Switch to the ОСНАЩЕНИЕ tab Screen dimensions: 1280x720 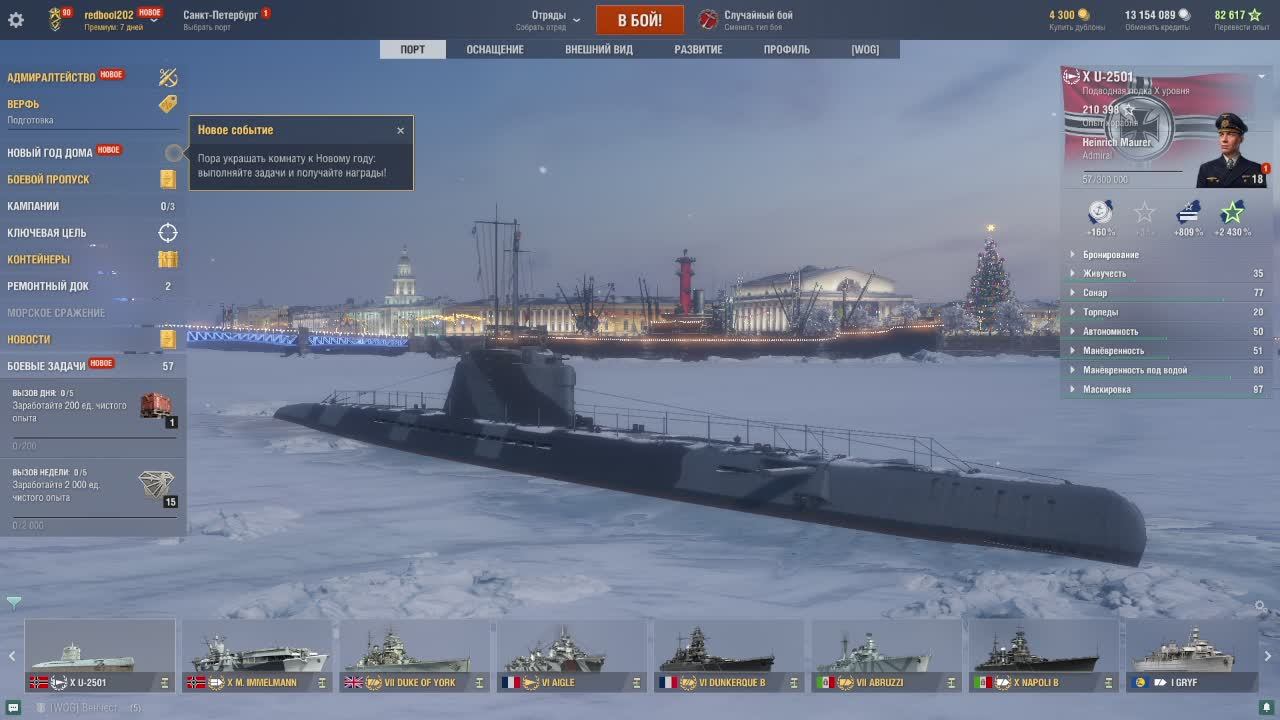pyautogui.click(x=494, y=49)
